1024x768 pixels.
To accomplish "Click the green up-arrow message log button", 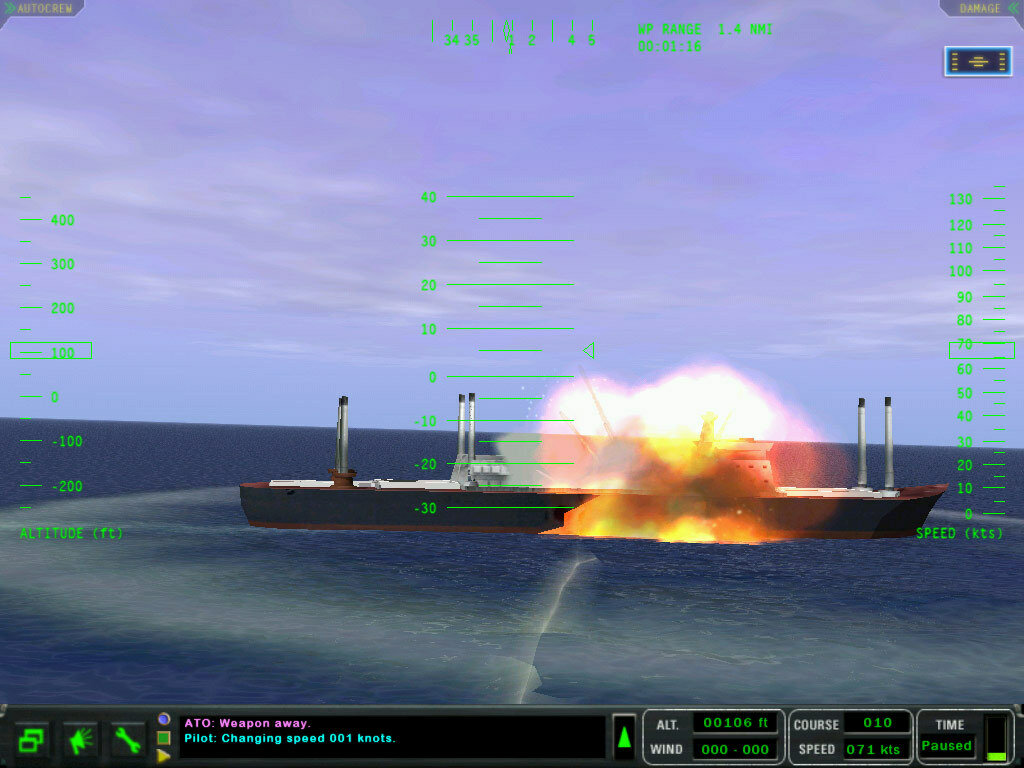I will pyautogui.click(x=624, y=738).
